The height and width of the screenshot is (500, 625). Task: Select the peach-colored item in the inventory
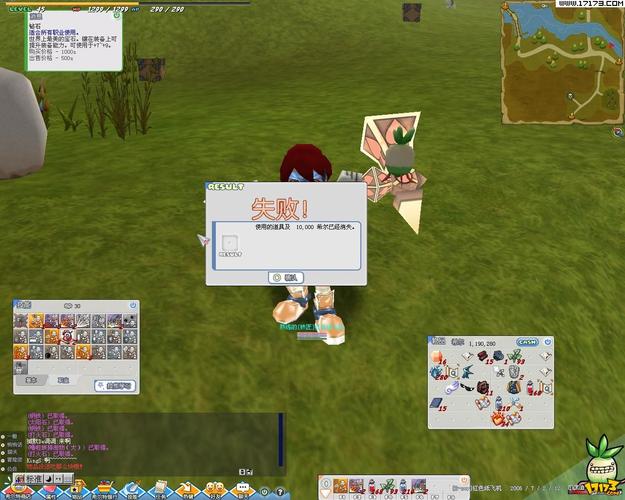437,357
